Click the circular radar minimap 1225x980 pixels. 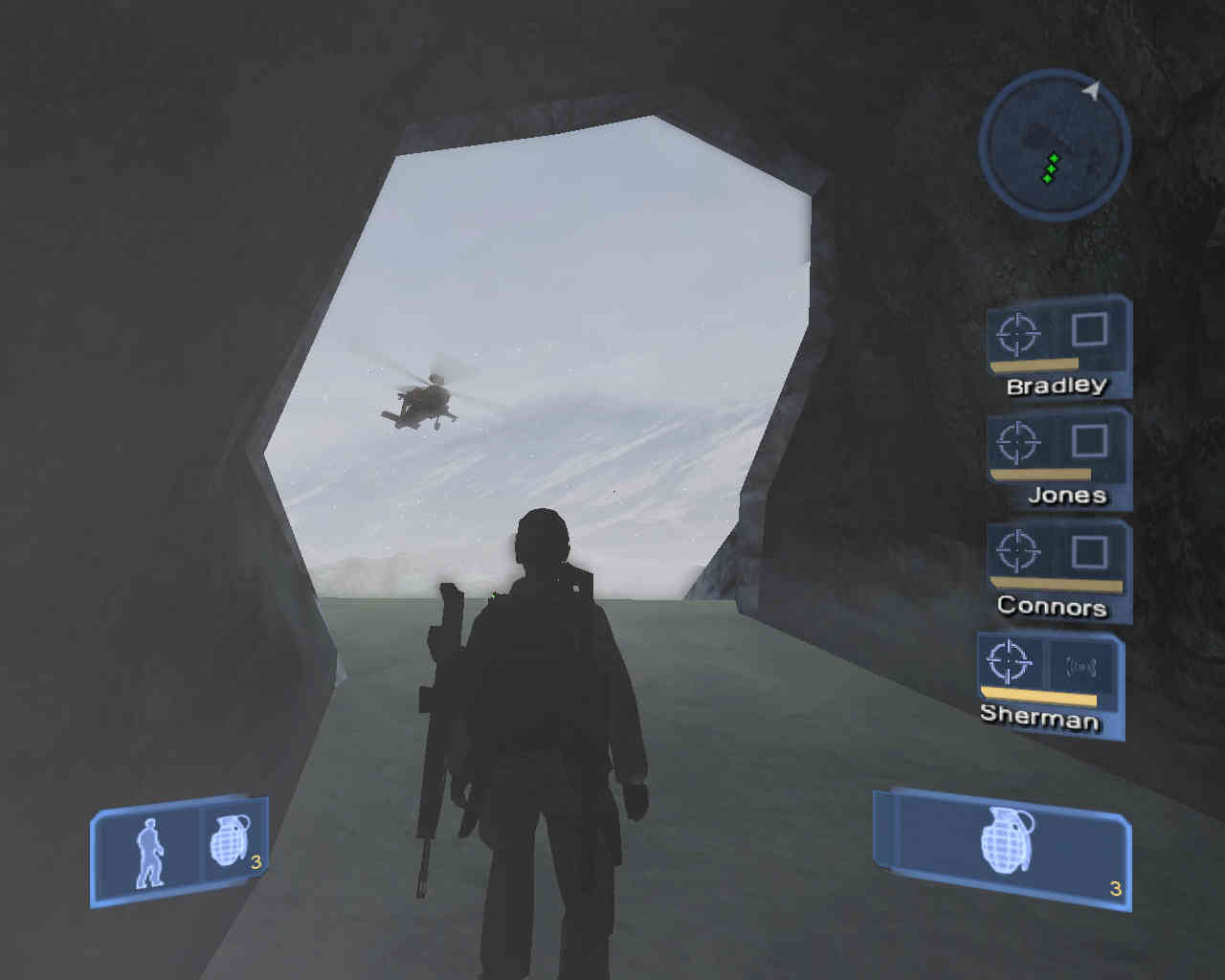click(1054, 146)
